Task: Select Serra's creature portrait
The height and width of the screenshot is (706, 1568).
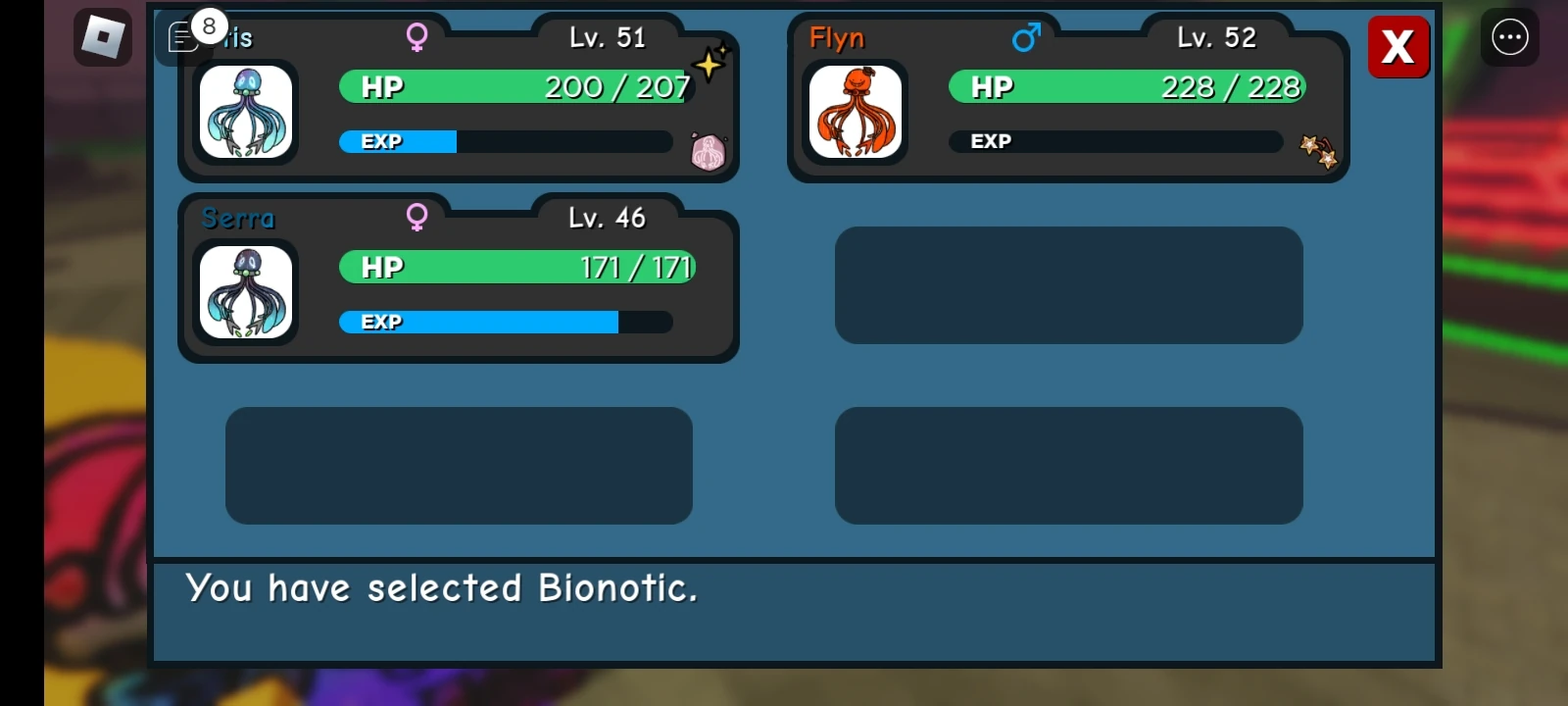Action: click(246, 292)
